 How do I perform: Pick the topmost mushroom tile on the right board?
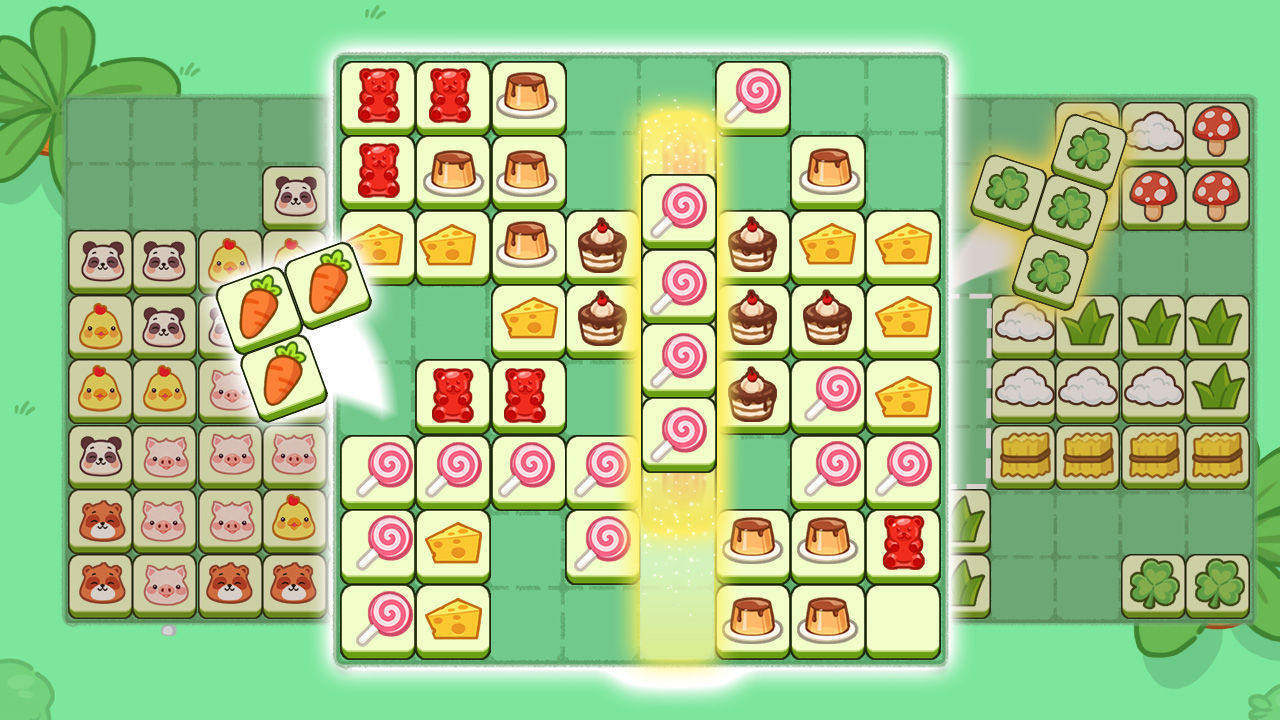(1217, 132)
